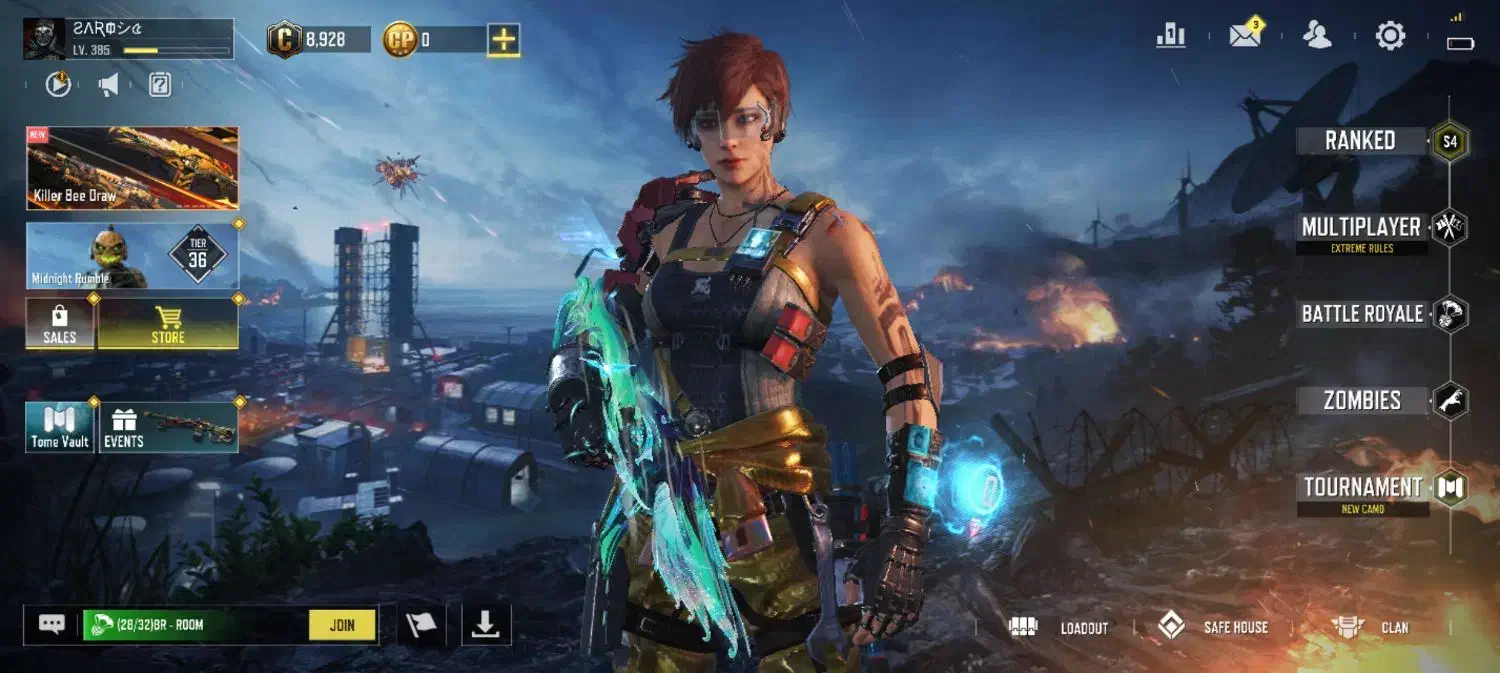
Task: Open the Sales shop
Action: (60, 323)
